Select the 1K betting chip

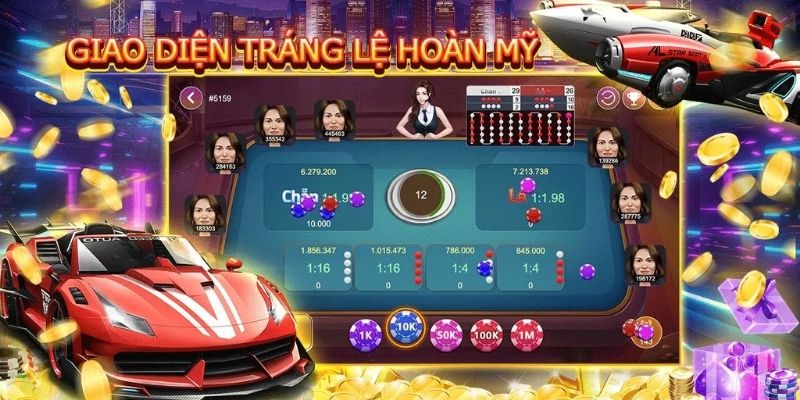coord(365,332)
